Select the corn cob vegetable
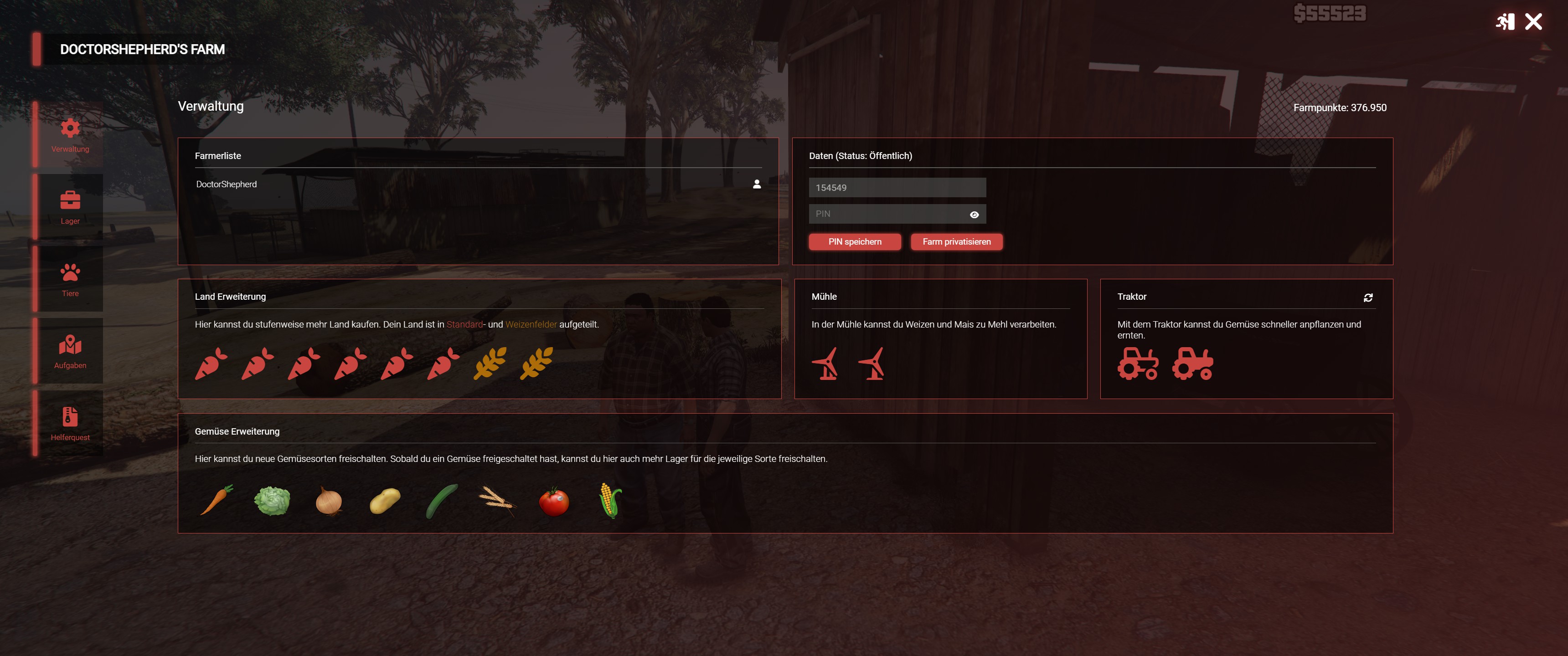The height and width of the screenshot is (656, 1568). coord(610,500)
